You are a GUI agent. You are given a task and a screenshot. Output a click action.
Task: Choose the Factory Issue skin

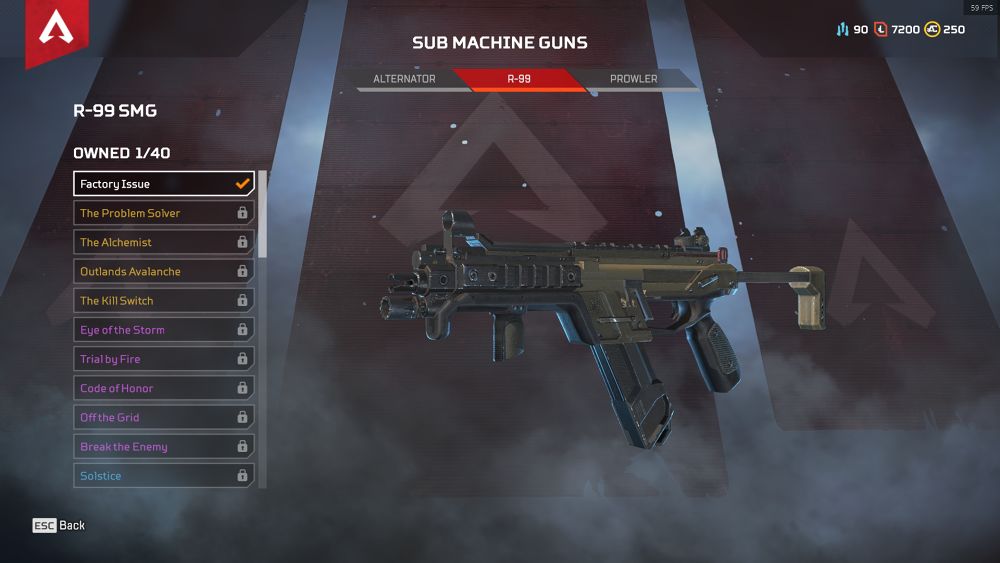pos(164,184)
